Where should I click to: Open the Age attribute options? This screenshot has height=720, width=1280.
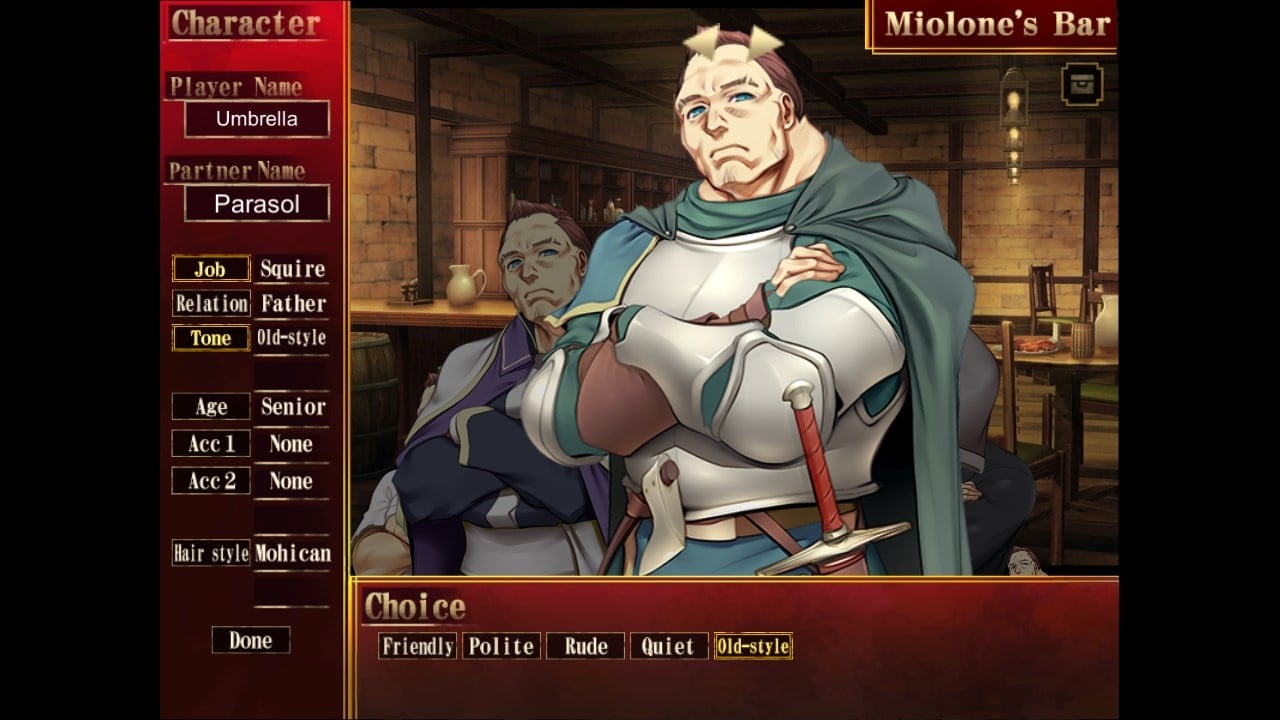click(210, 407)
